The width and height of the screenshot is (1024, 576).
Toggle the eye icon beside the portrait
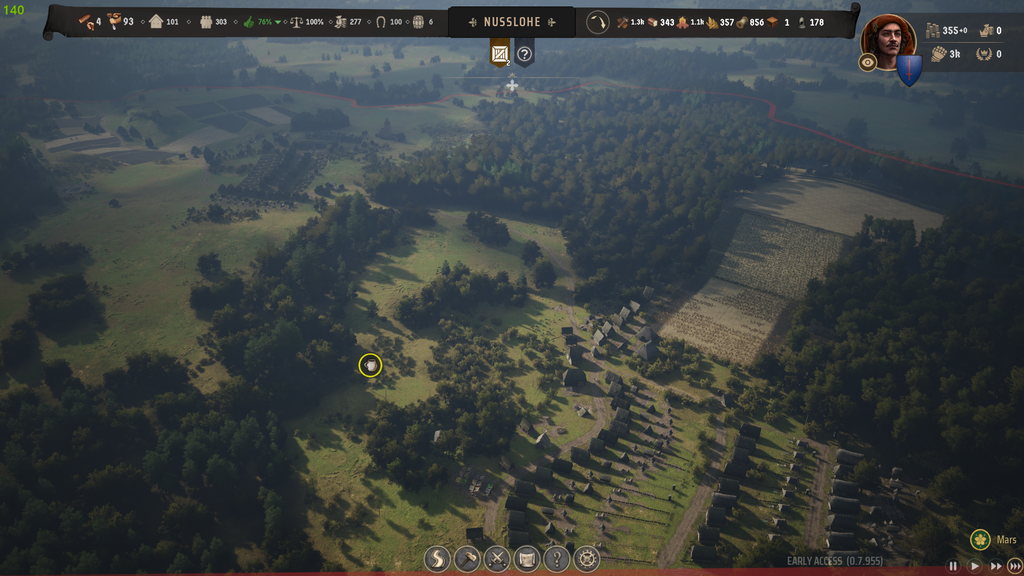[x=868, y=62]
